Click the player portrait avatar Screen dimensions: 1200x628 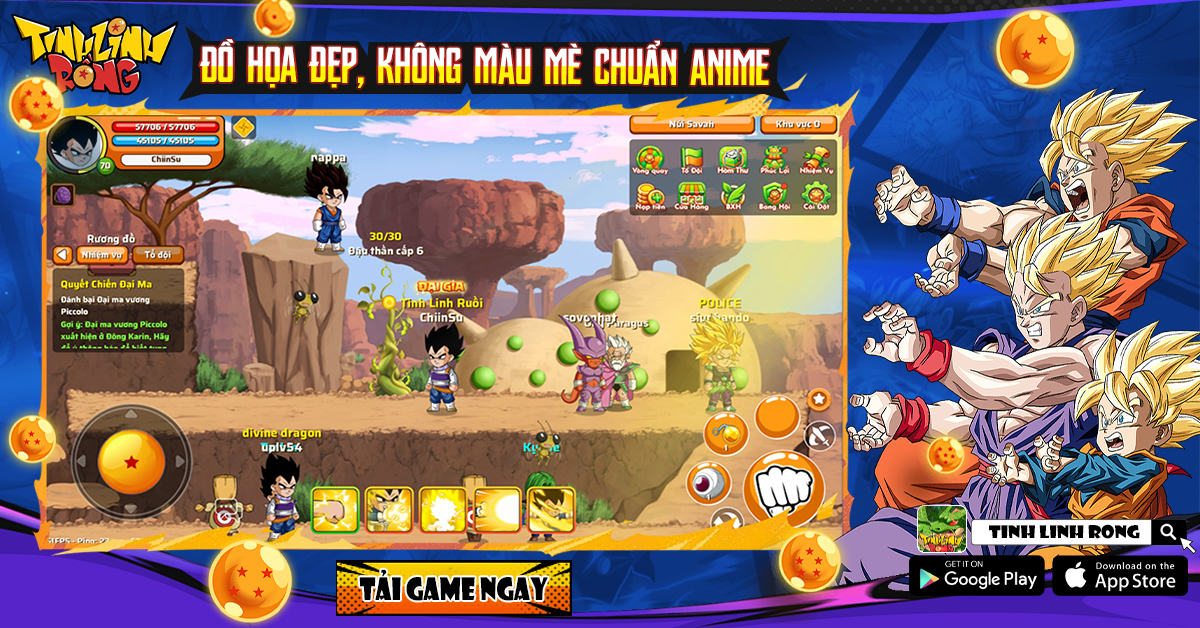click(x=75, y=145)
